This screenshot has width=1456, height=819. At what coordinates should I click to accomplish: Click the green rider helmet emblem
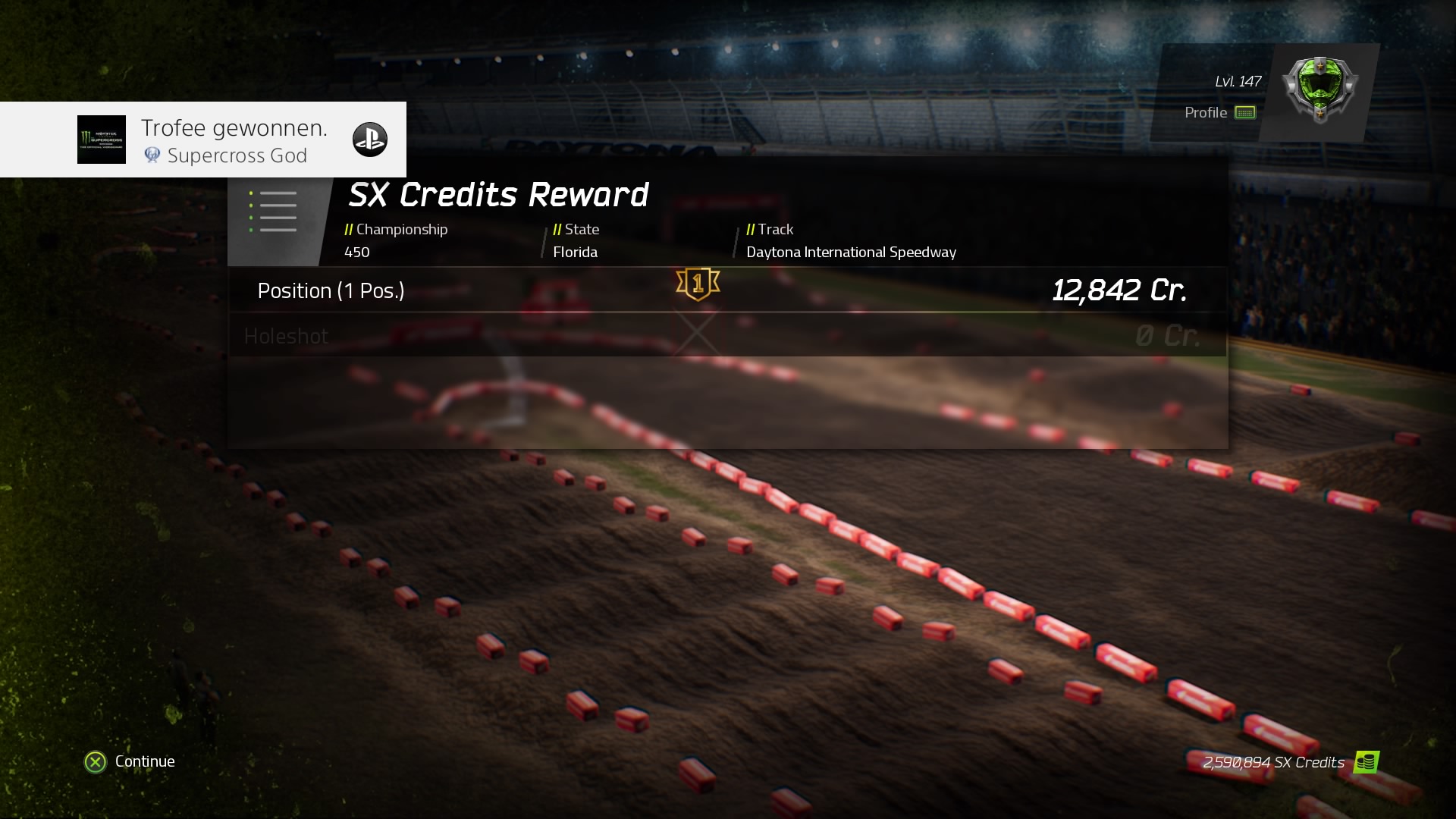tap(1322, 91)
